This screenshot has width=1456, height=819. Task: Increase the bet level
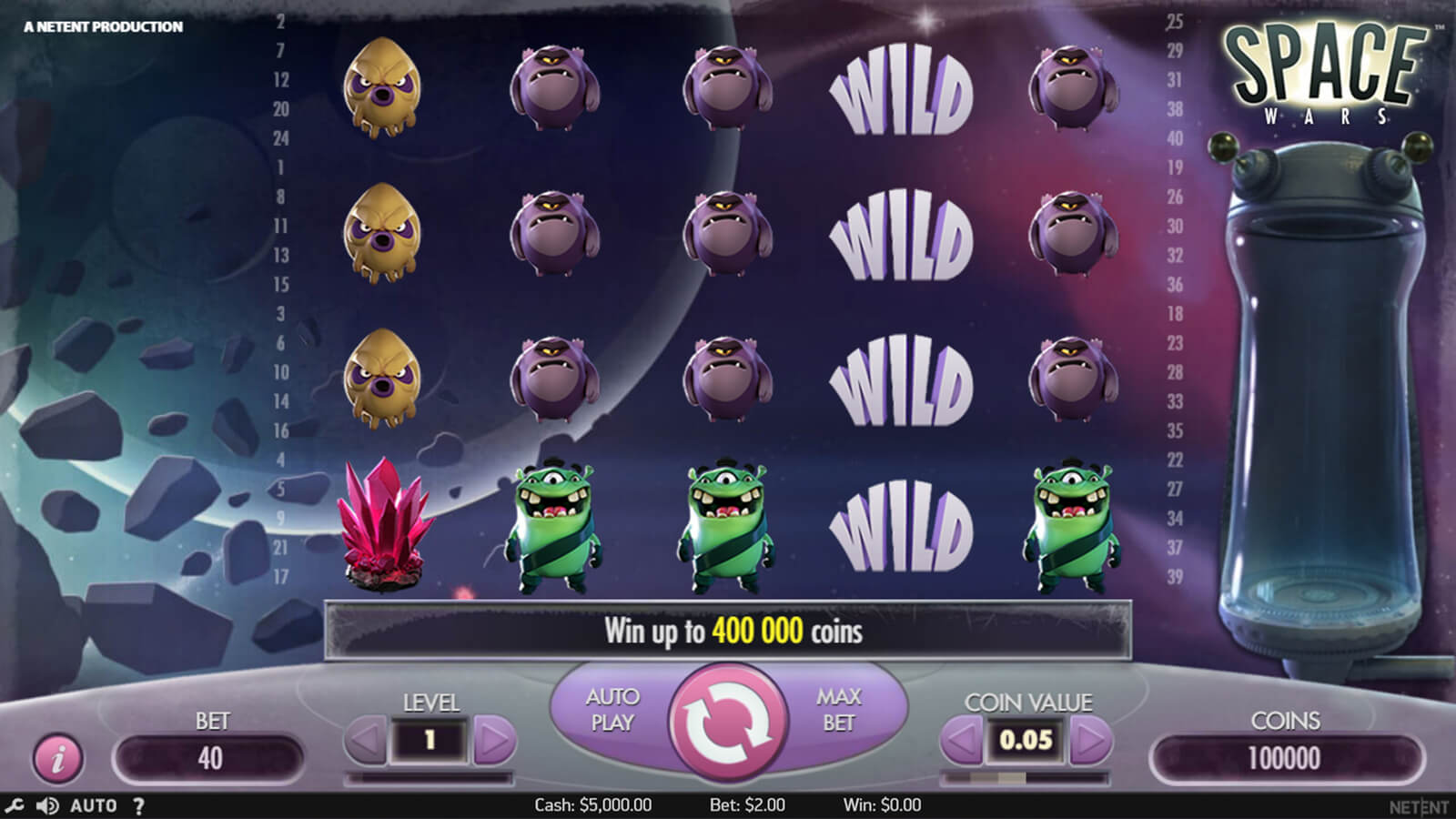coord(494,741)
